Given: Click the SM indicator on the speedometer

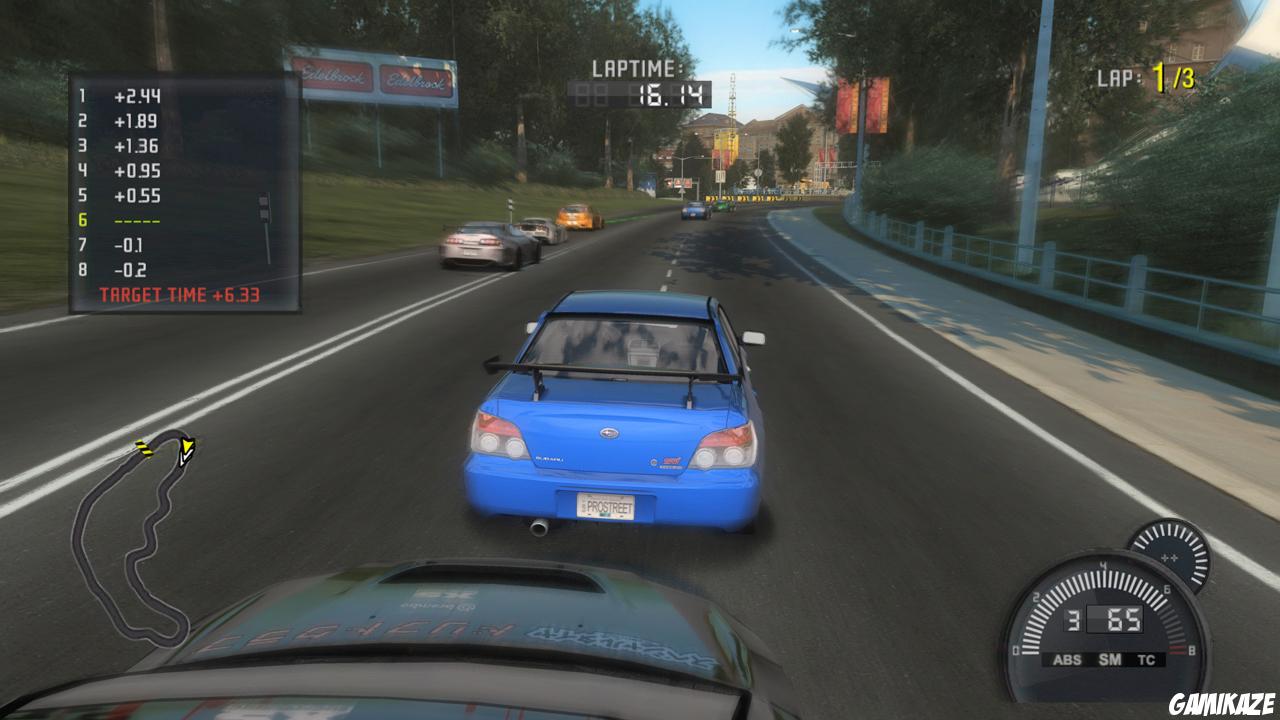Looking at the screenshot, I should (x=1110, y=659).
